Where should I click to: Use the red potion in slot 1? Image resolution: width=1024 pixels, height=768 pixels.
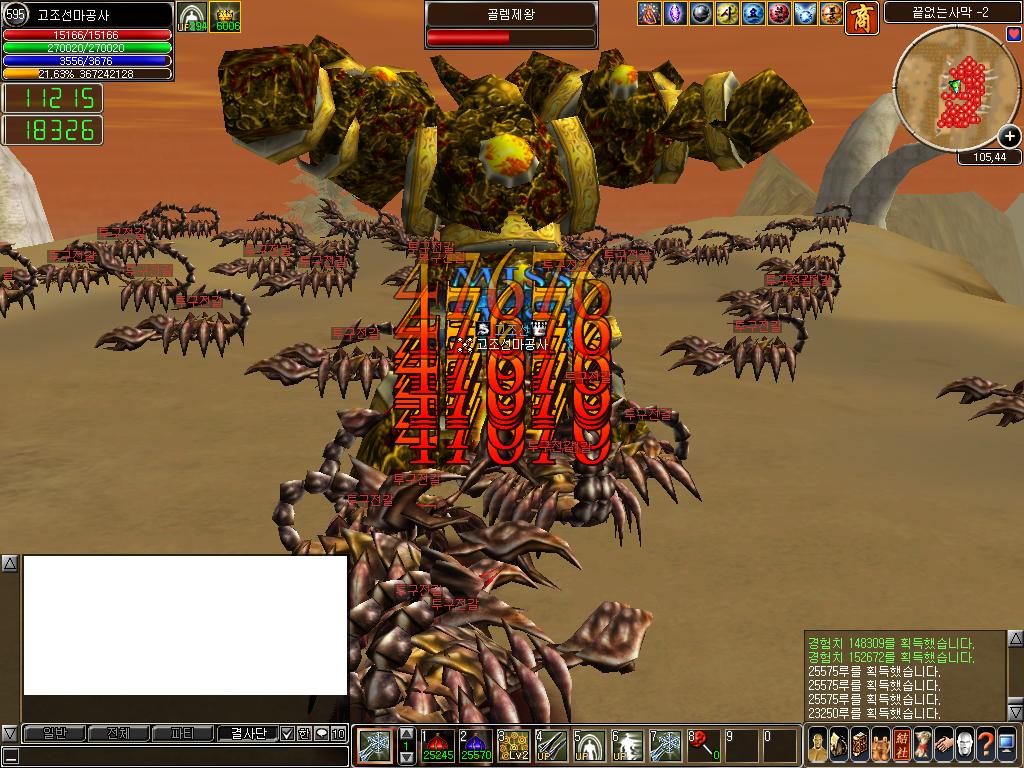point(438,746)
